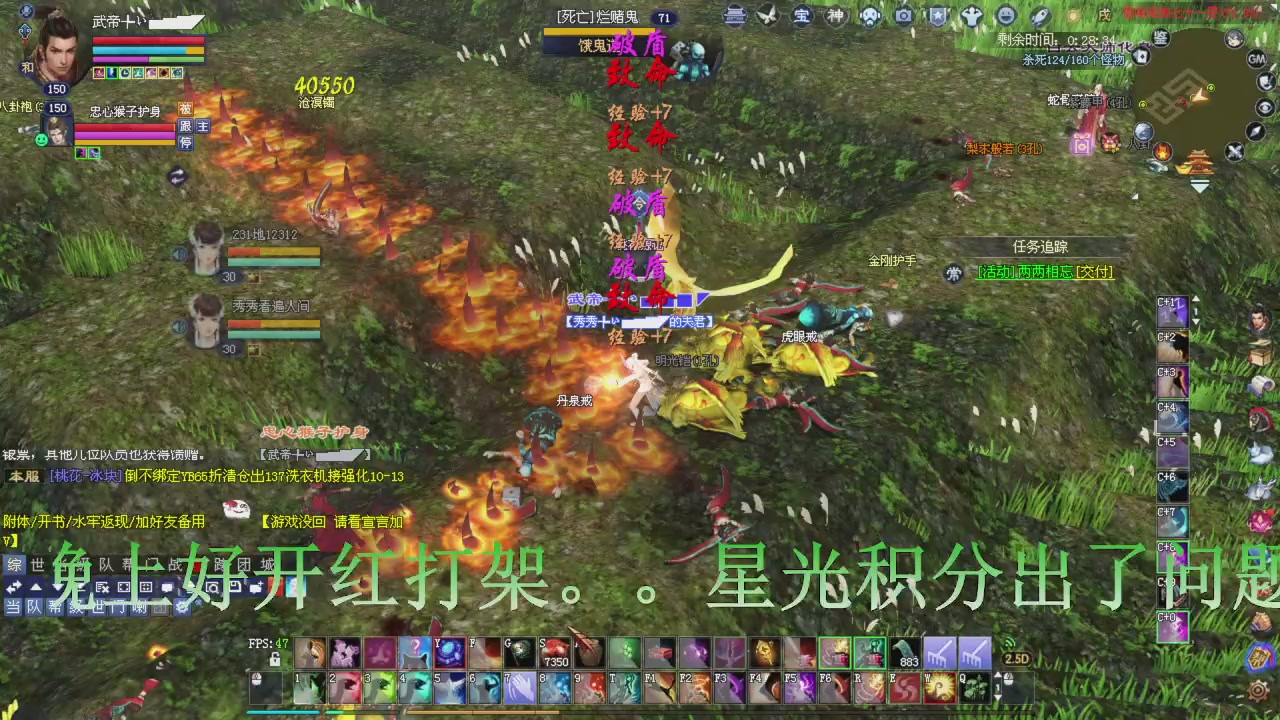Open the 神 deity panel icon
The height and width of the screenshot is (720, 1280).
pyautogui.click(x=835, y=15)
